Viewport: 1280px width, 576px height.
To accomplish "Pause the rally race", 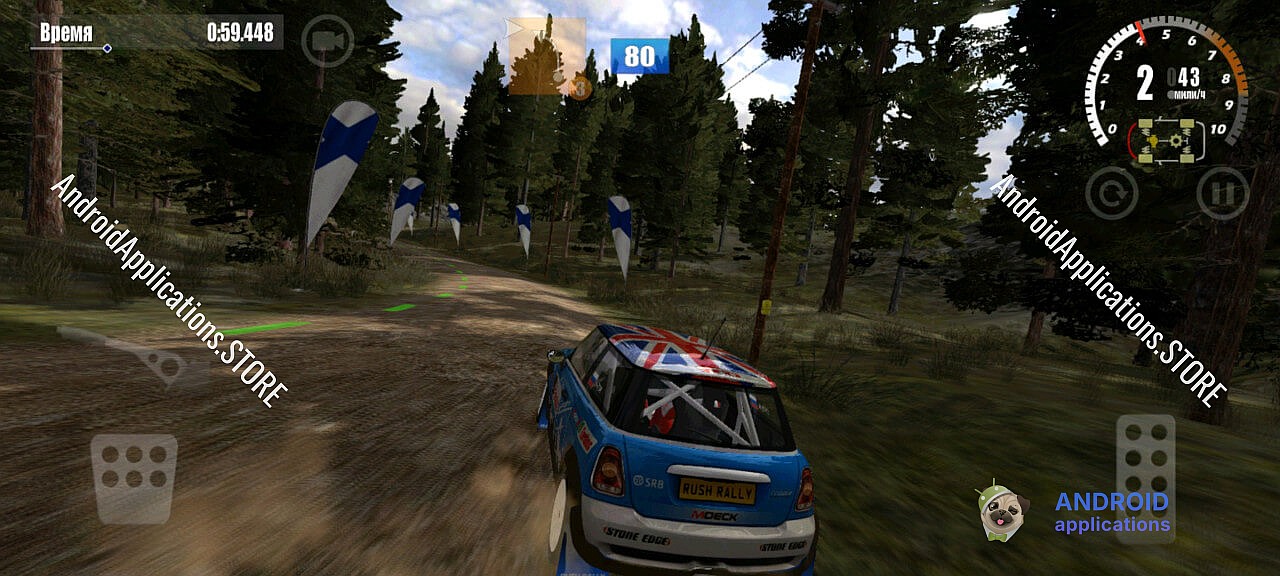I will [1222, 193].
